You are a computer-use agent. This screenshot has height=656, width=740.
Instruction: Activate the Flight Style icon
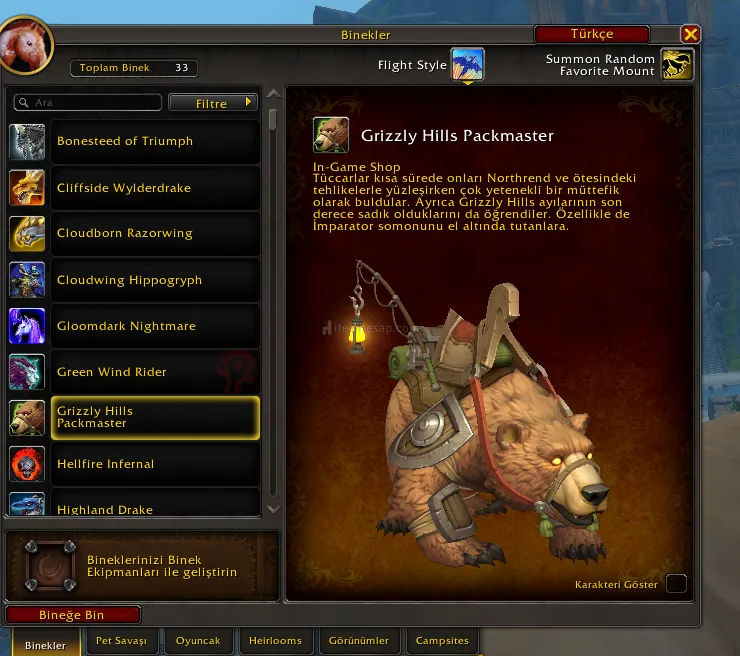coord(467,65)
